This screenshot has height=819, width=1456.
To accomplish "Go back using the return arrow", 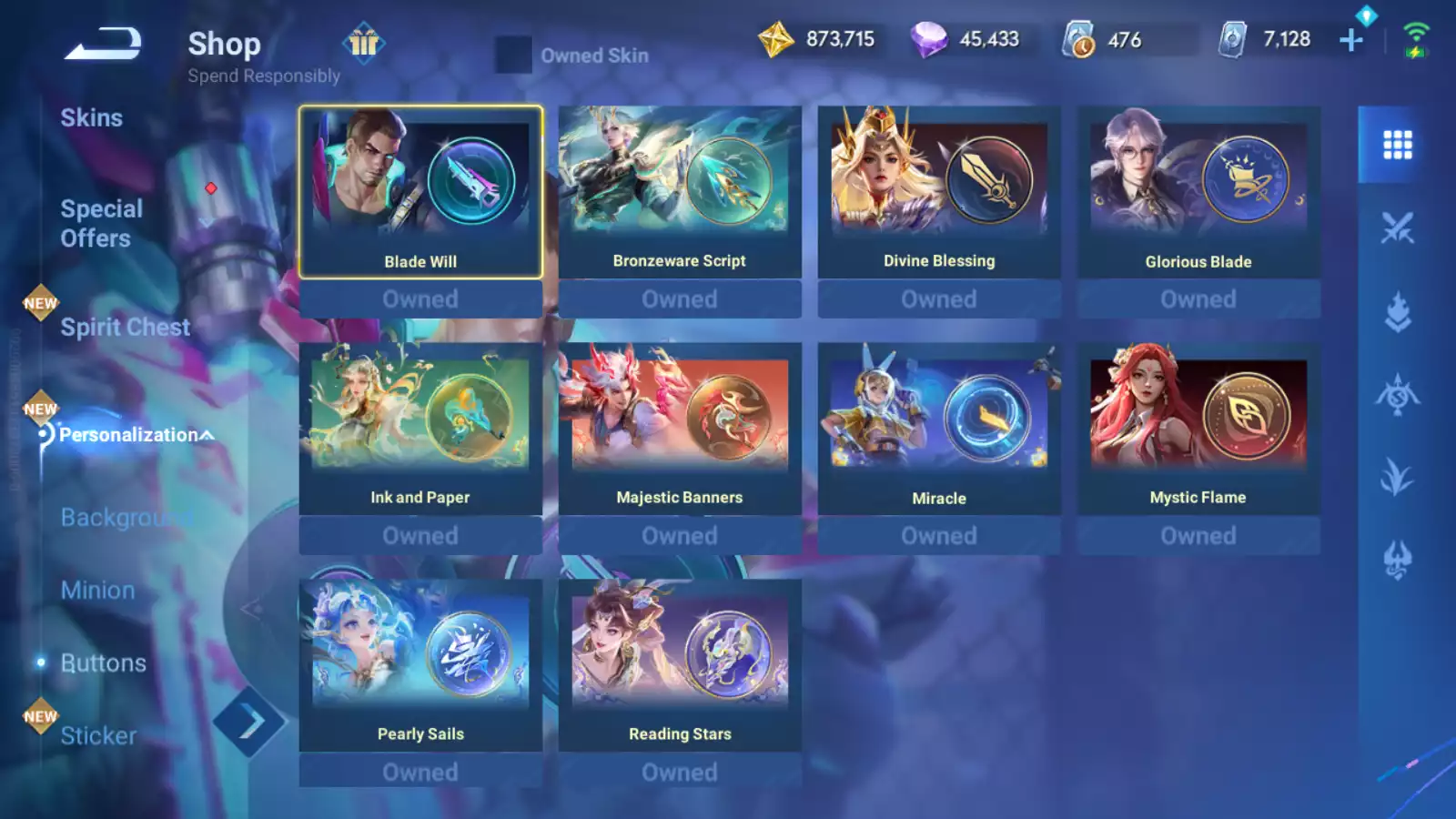I will [x=102, y=44].
